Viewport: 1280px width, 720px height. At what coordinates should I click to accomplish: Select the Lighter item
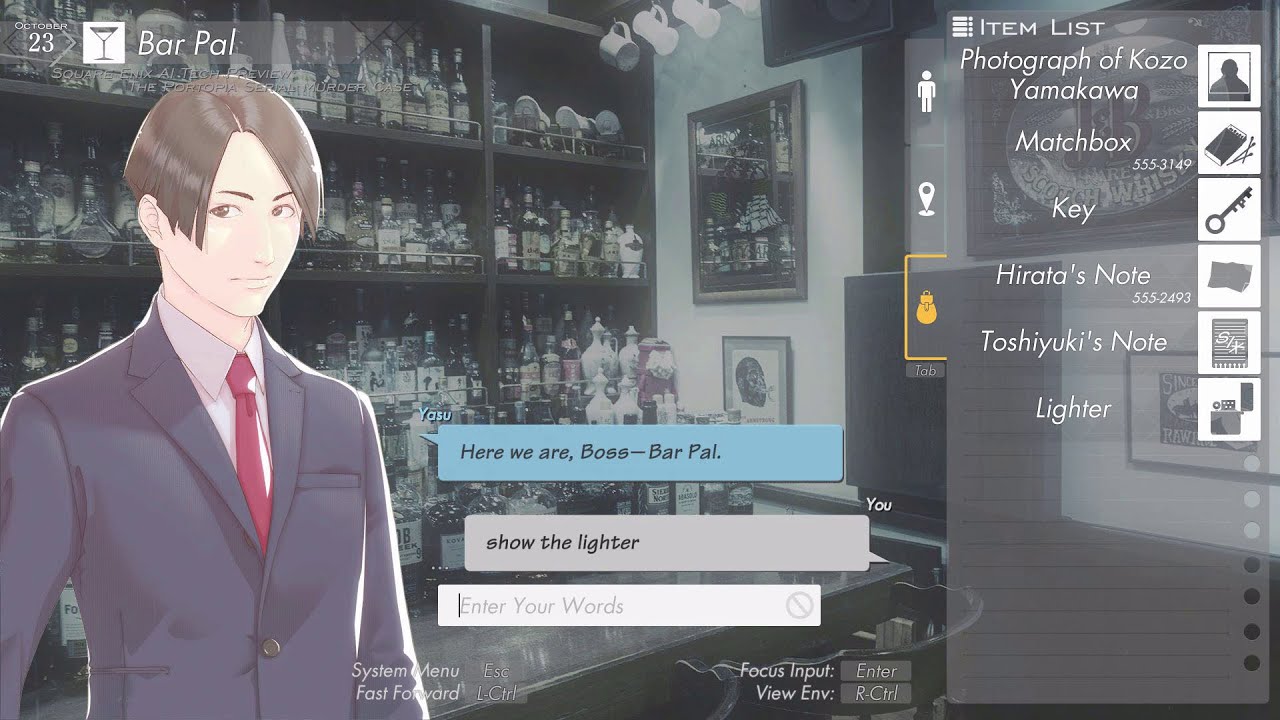click(1228, 409)
